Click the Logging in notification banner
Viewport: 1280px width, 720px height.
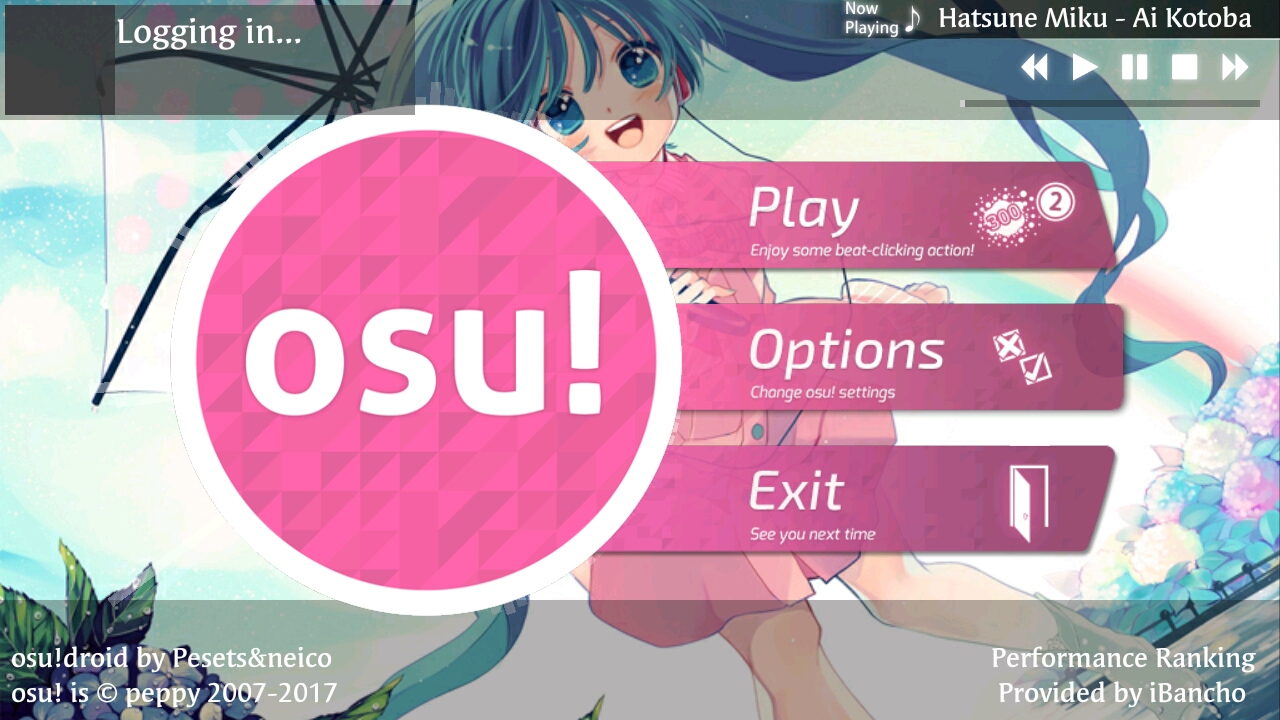point(210,33)
